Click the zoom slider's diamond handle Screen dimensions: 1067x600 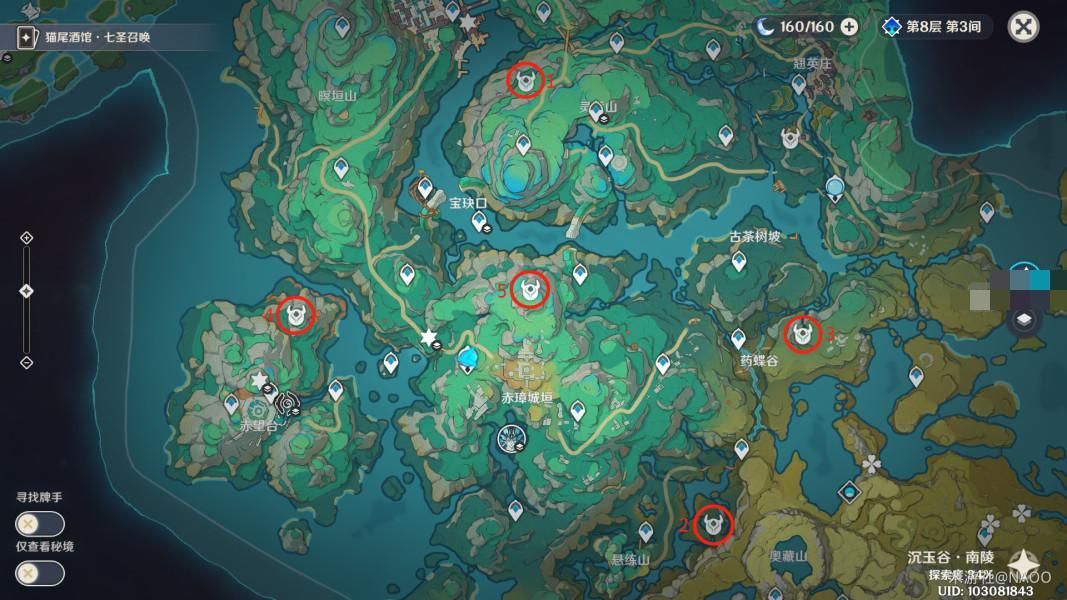[x=26, y=291]
